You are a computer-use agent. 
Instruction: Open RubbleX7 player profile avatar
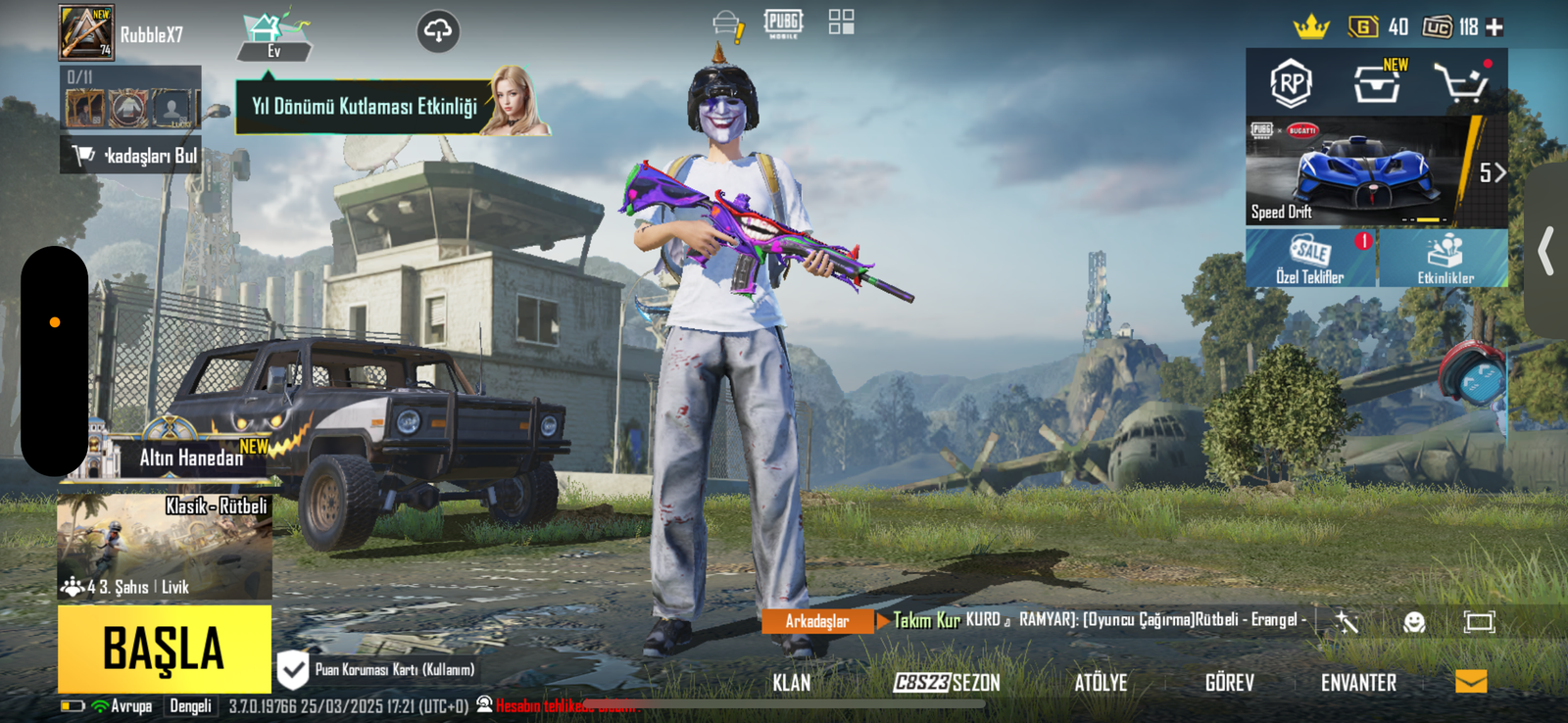[x=86, y=32]
